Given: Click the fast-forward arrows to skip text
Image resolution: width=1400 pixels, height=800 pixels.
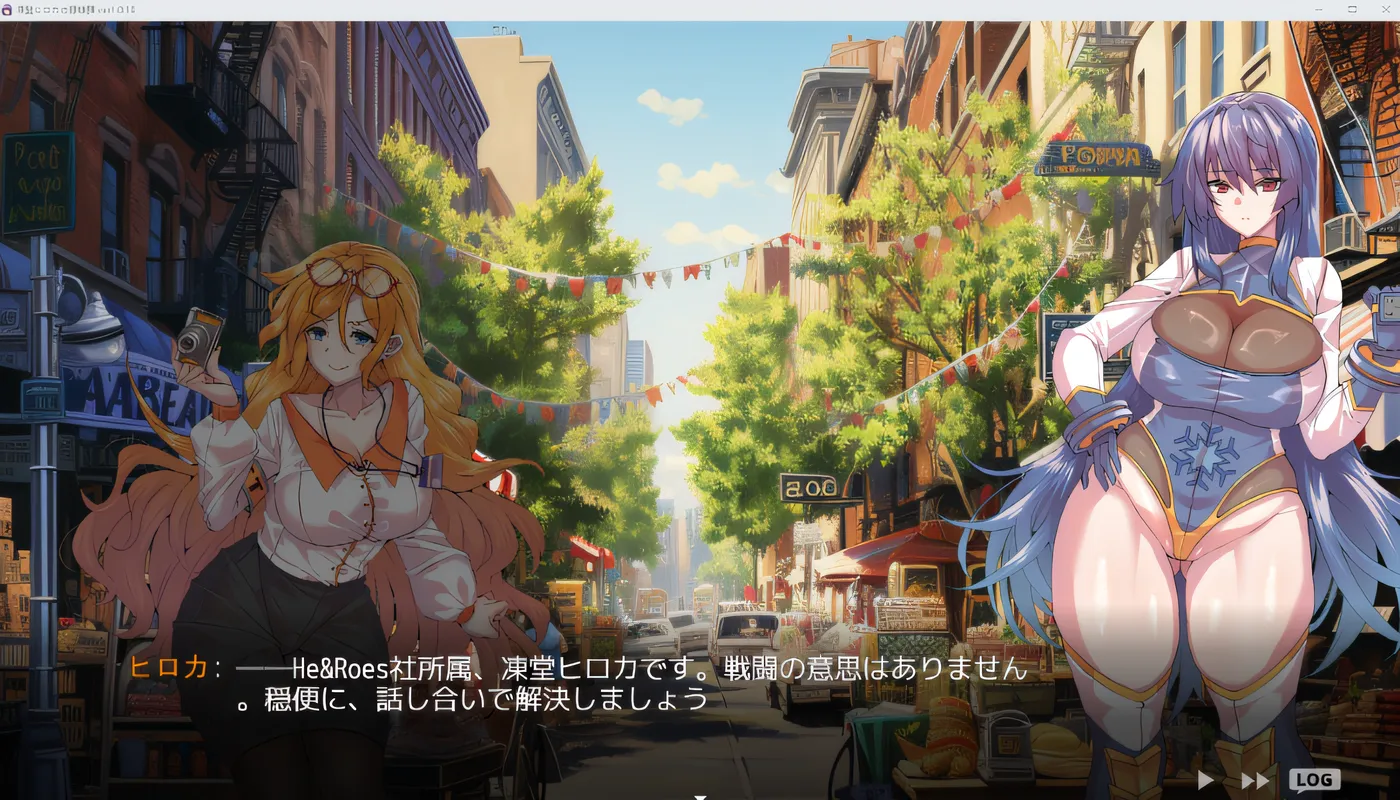Looking at the screenshot, I should [1253, 779].
